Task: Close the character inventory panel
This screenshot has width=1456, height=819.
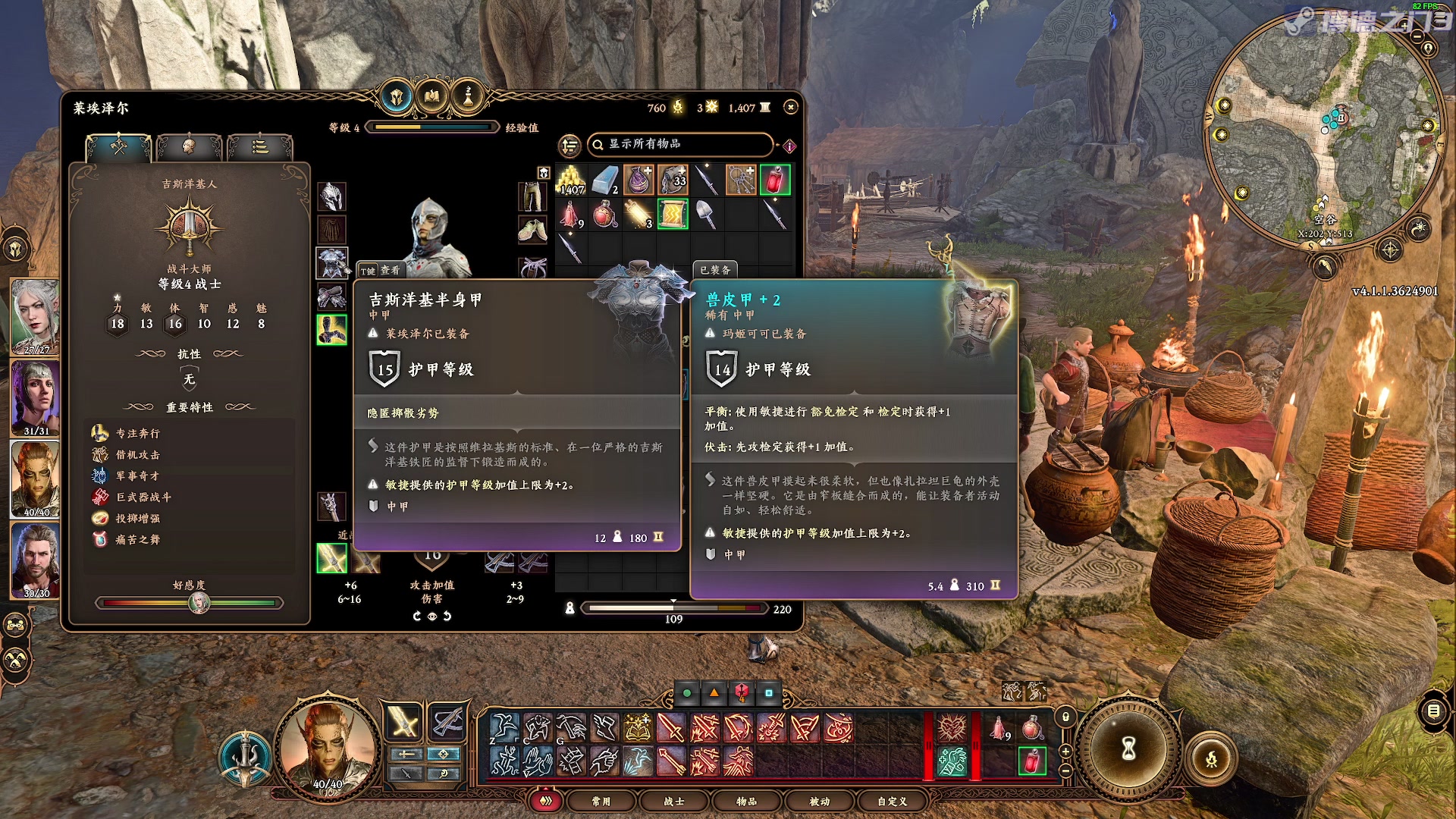Action: point(791,108)
